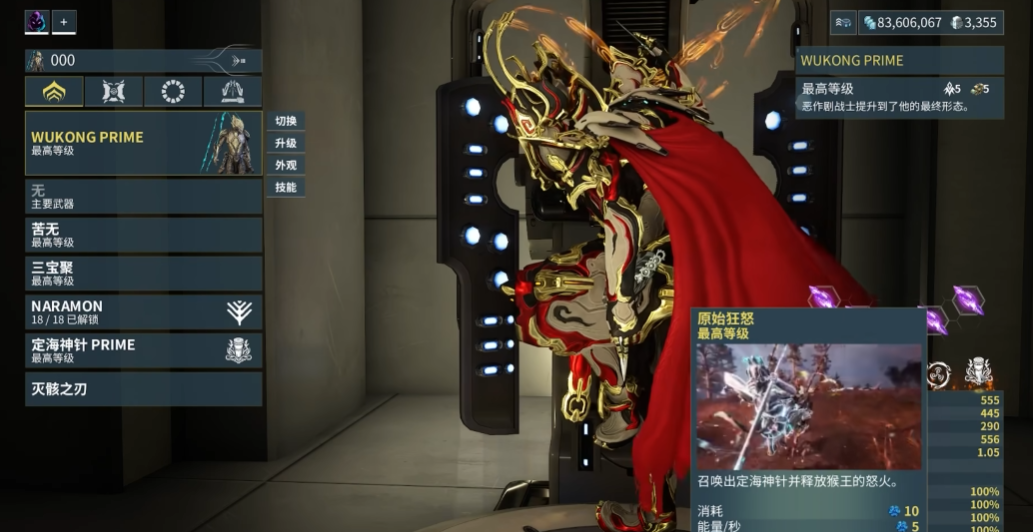
Task: Open the purple hooded player avatar
Action: coord(37,22)
